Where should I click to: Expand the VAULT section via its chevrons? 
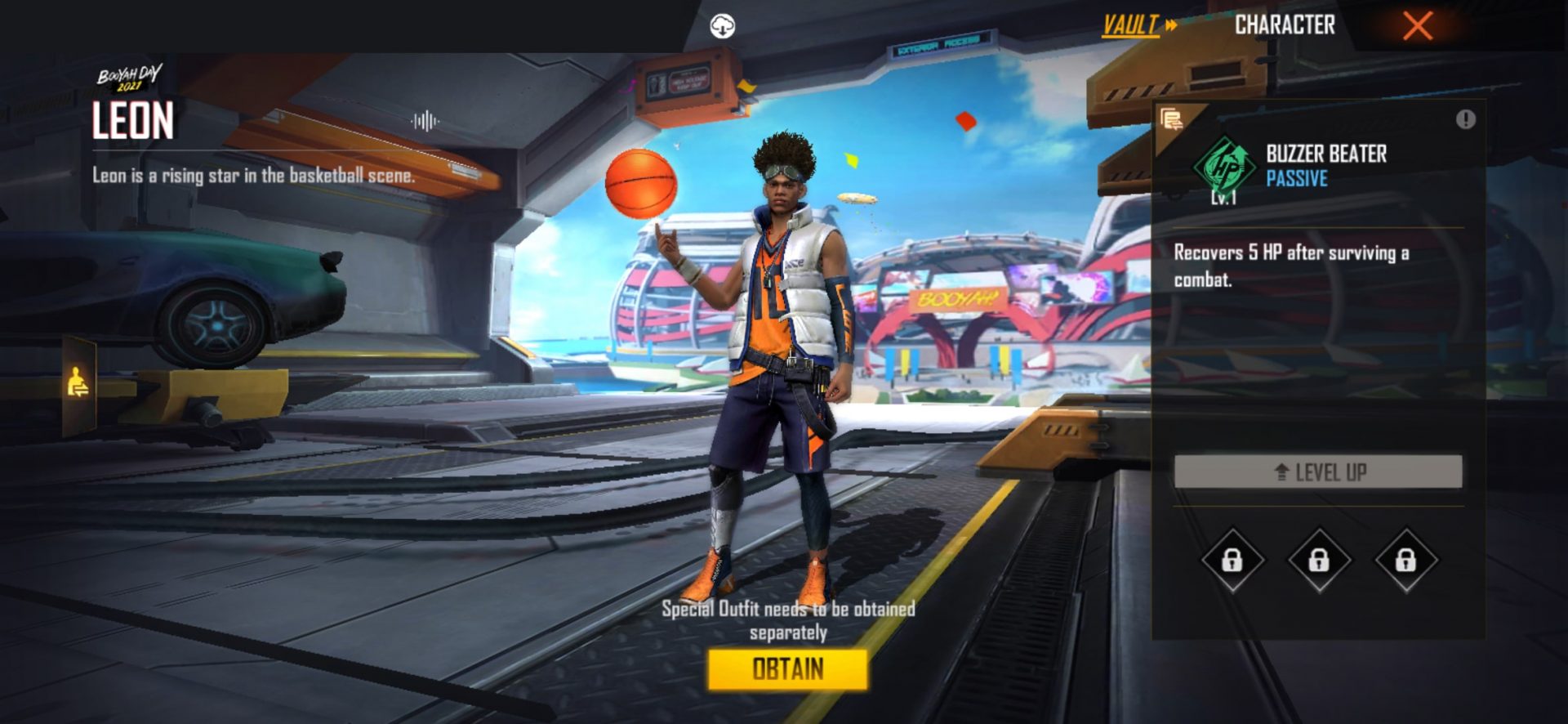coord(1171,25)
